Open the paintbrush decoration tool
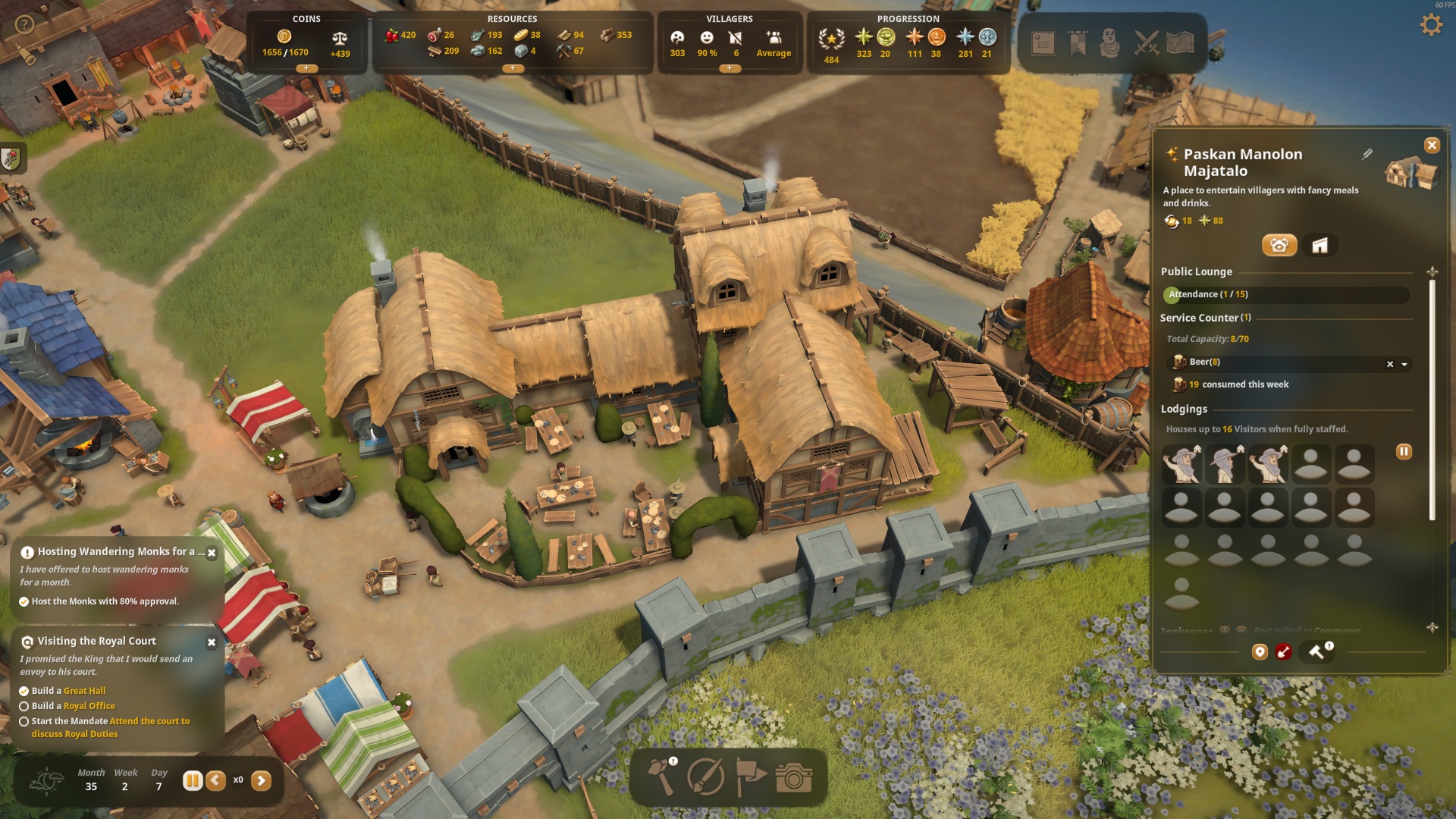The image size is (1456, 819). coord(705,777)
